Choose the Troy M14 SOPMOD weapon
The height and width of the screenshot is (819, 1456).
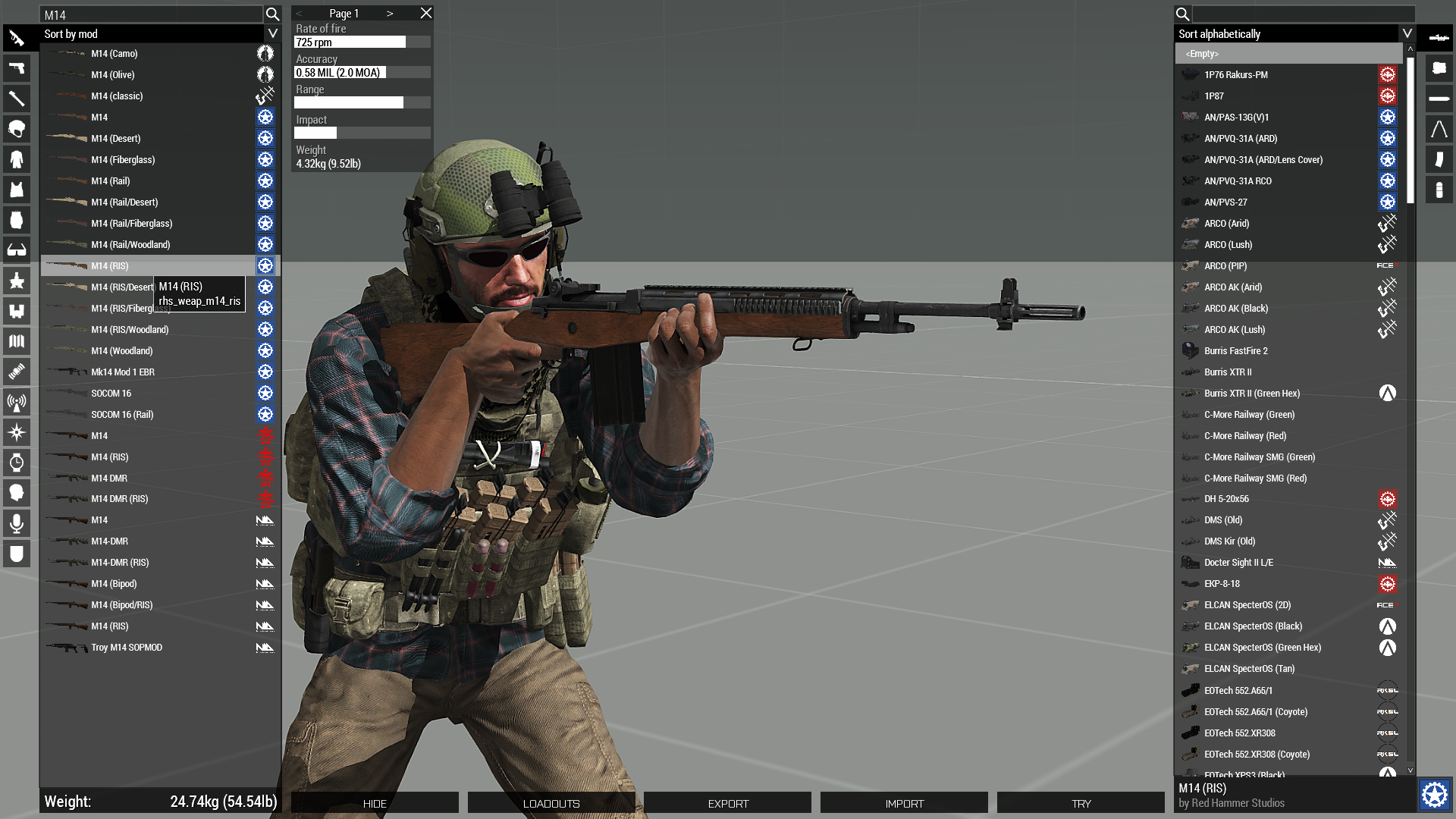[x=127, y=648]
